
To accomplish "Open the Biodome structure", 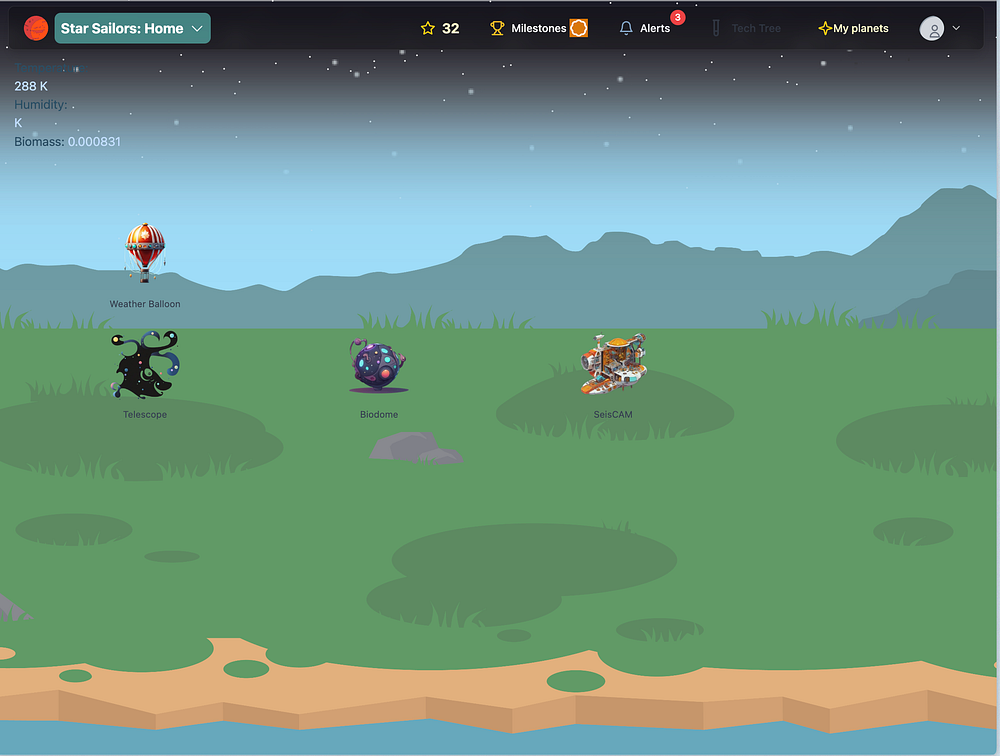I will 379,365.
